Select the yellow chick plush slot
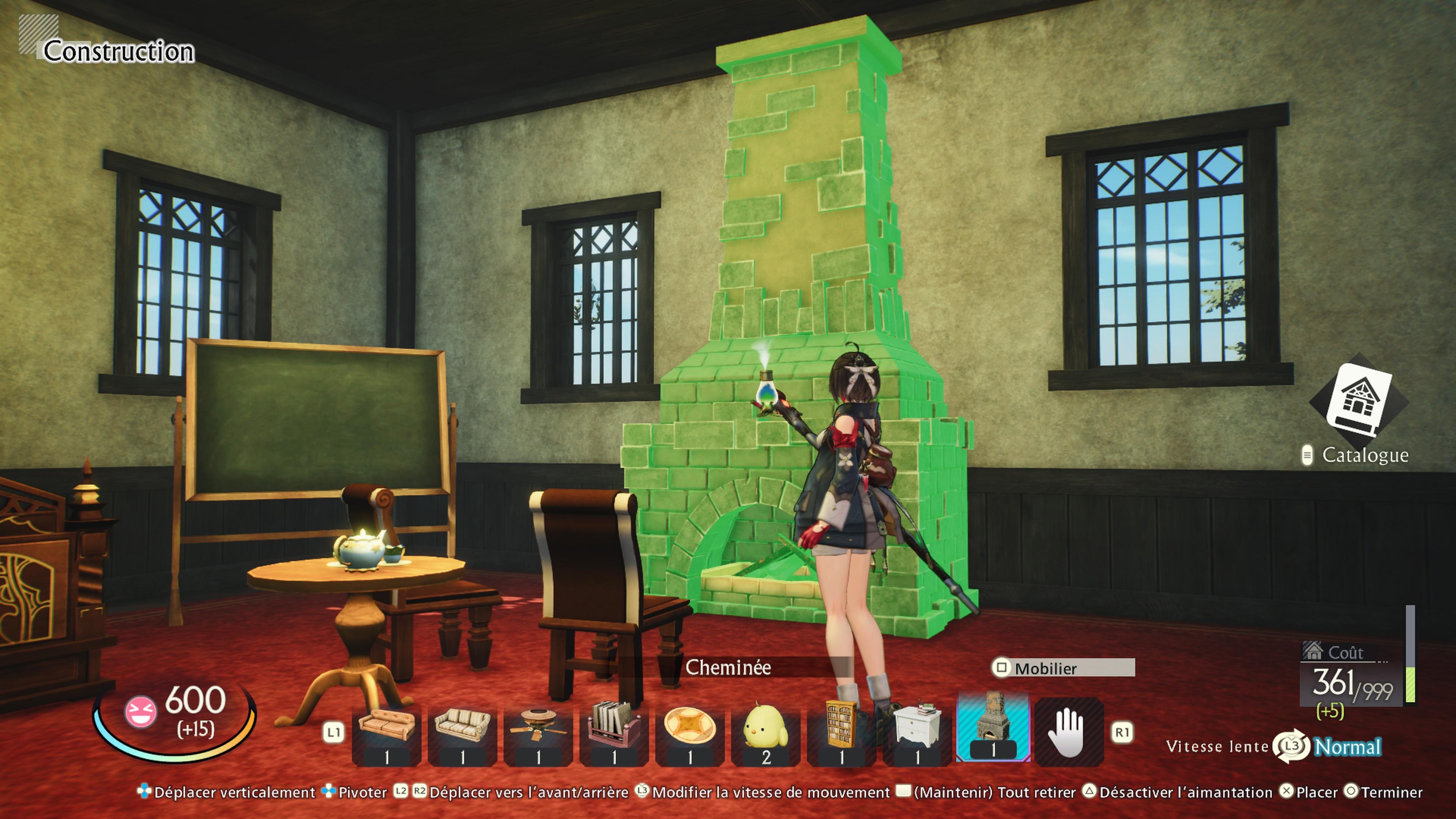 [765, 733]
